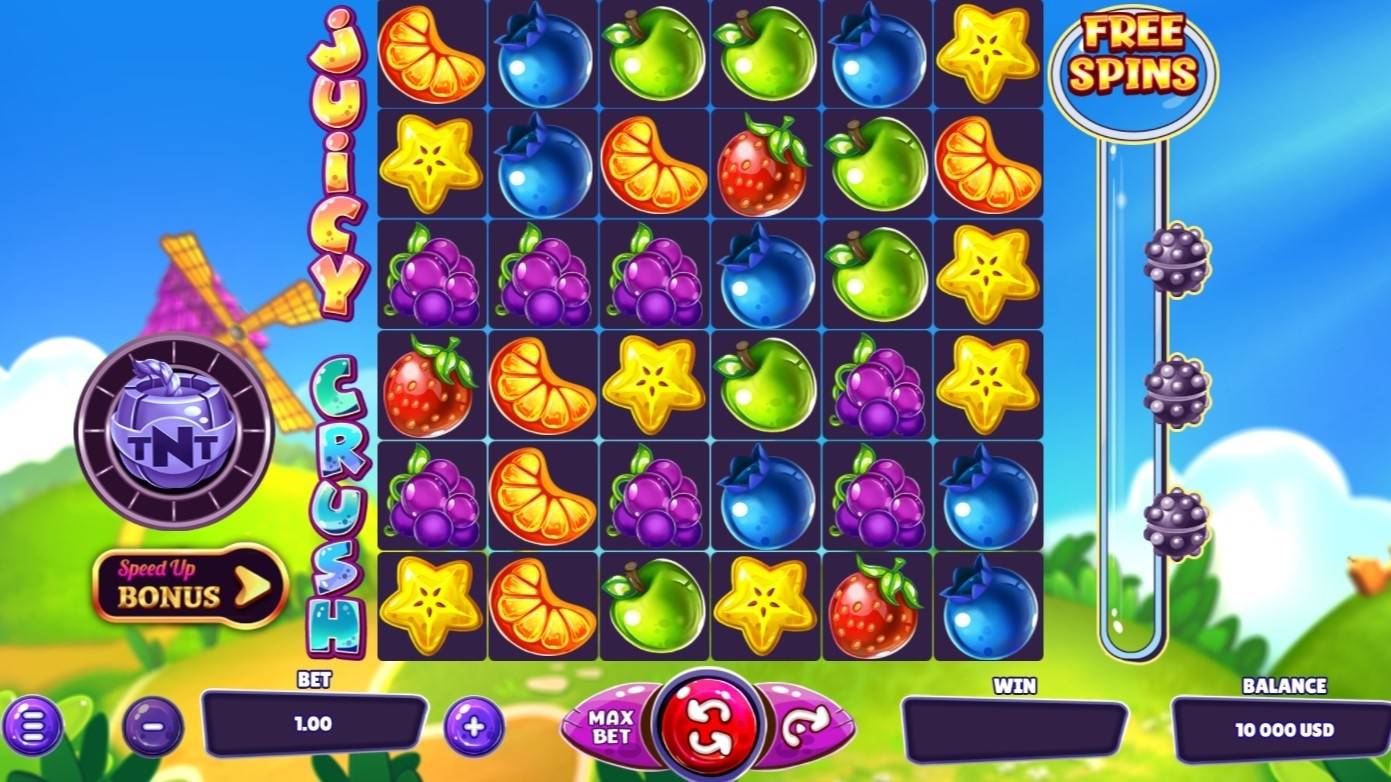Click the star fruit symbol in bottom row
This screenshot has width=1391, height=782.
[432, 604]
